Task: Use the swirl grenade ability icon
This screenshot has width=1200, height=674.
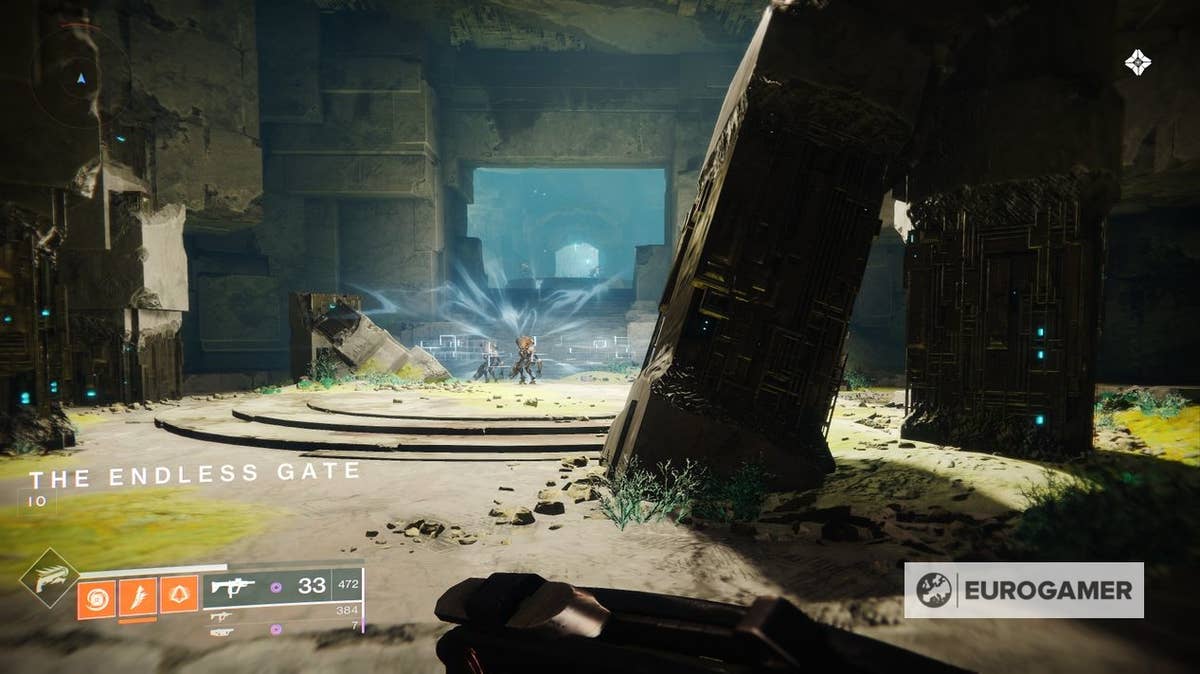Action: pyautogui.click(x=96, y=599)
